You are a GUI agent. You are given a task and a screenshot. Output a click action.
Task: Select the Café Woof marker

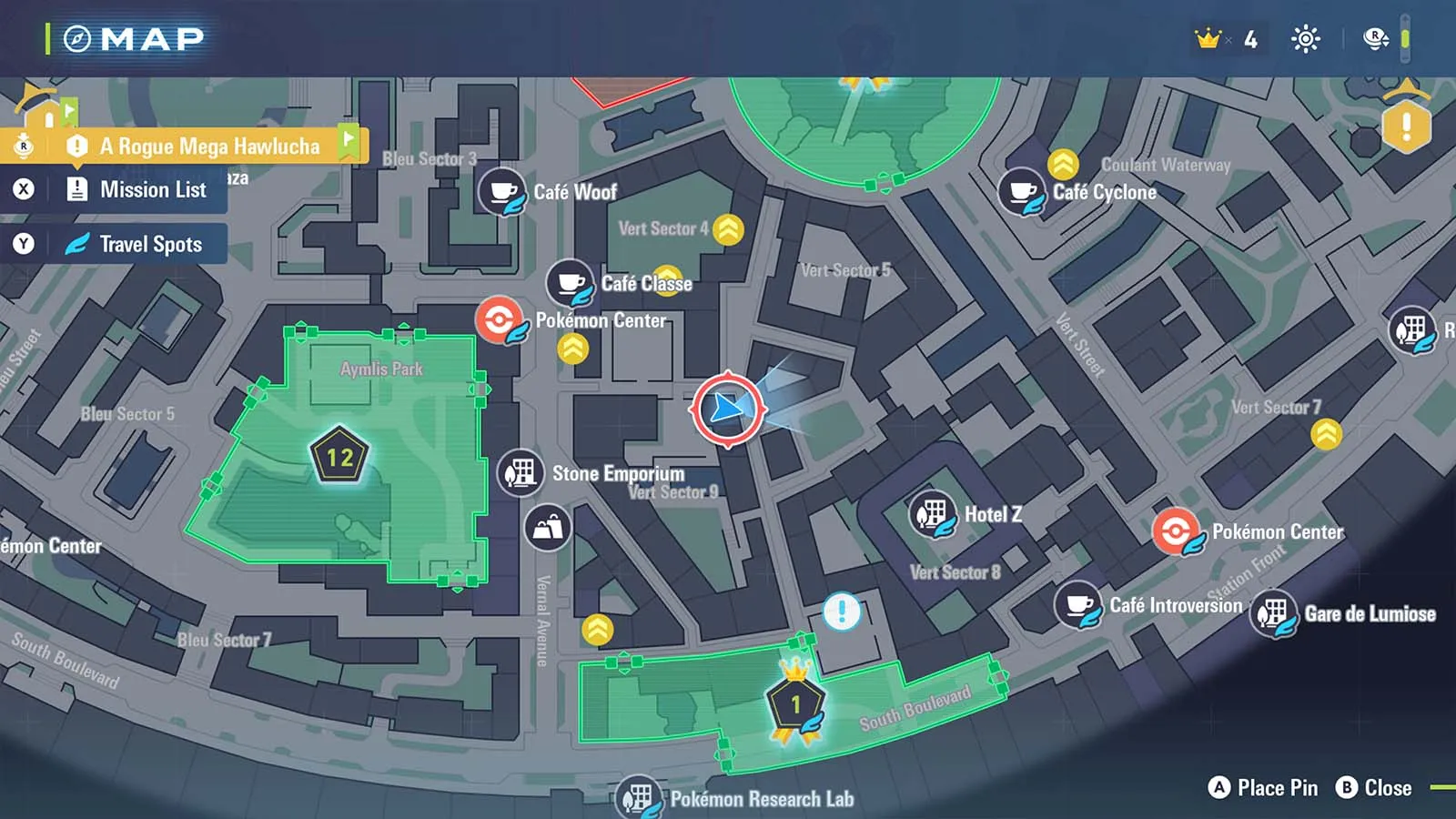coord(502,191)
